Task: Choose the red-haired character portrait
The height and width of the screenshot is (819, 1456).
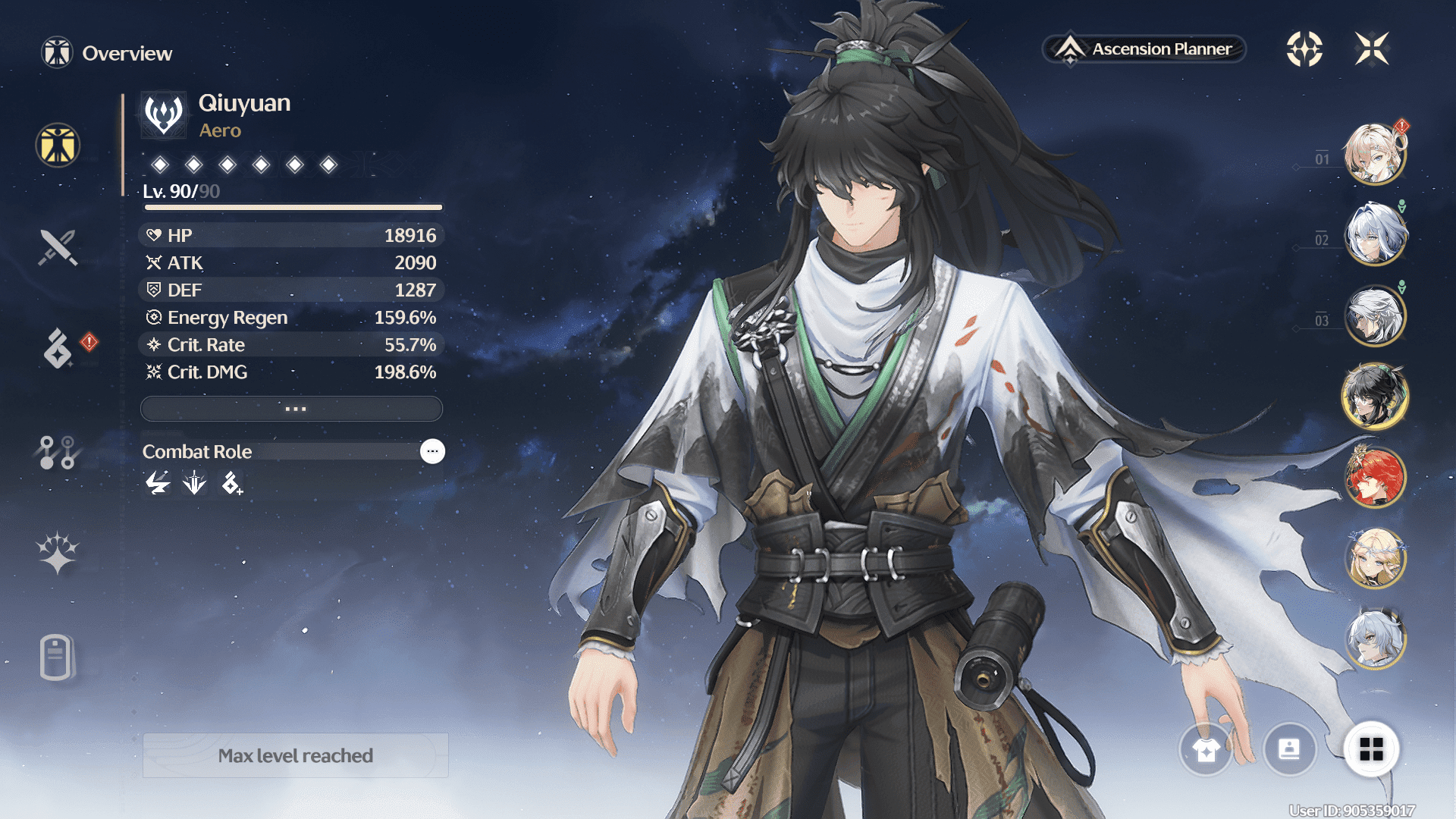Action: click(1374, 477)
